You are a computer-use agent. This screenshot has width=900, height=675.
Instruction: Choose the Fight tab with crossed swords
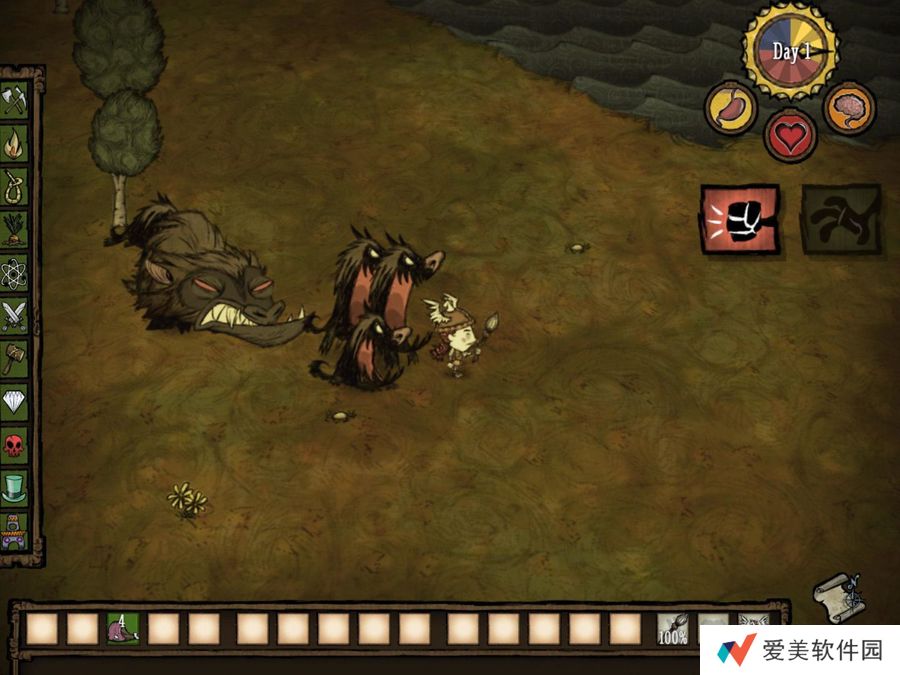15,315
